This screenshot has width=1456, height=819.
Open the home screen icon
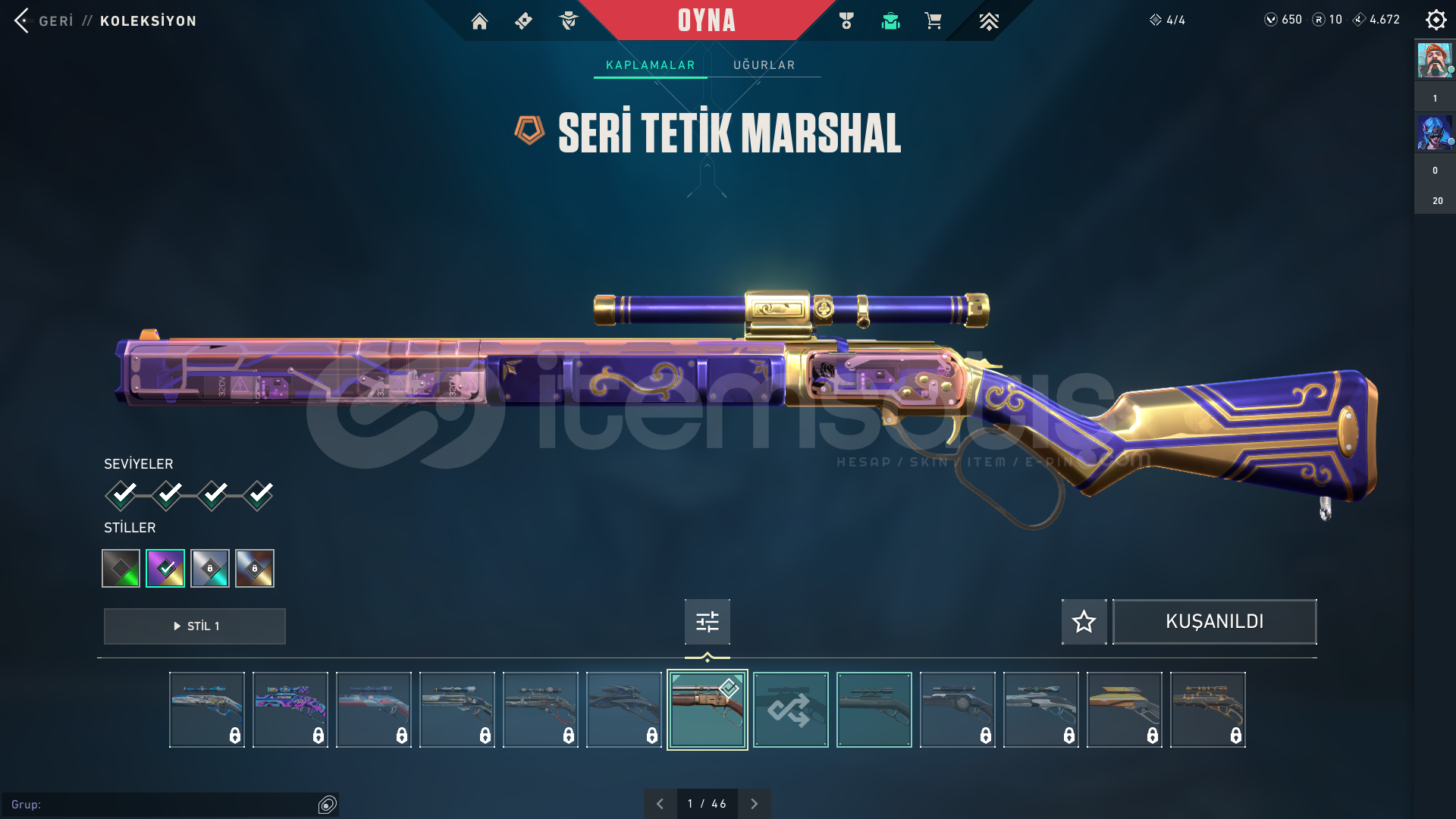(x=479, y=21)
